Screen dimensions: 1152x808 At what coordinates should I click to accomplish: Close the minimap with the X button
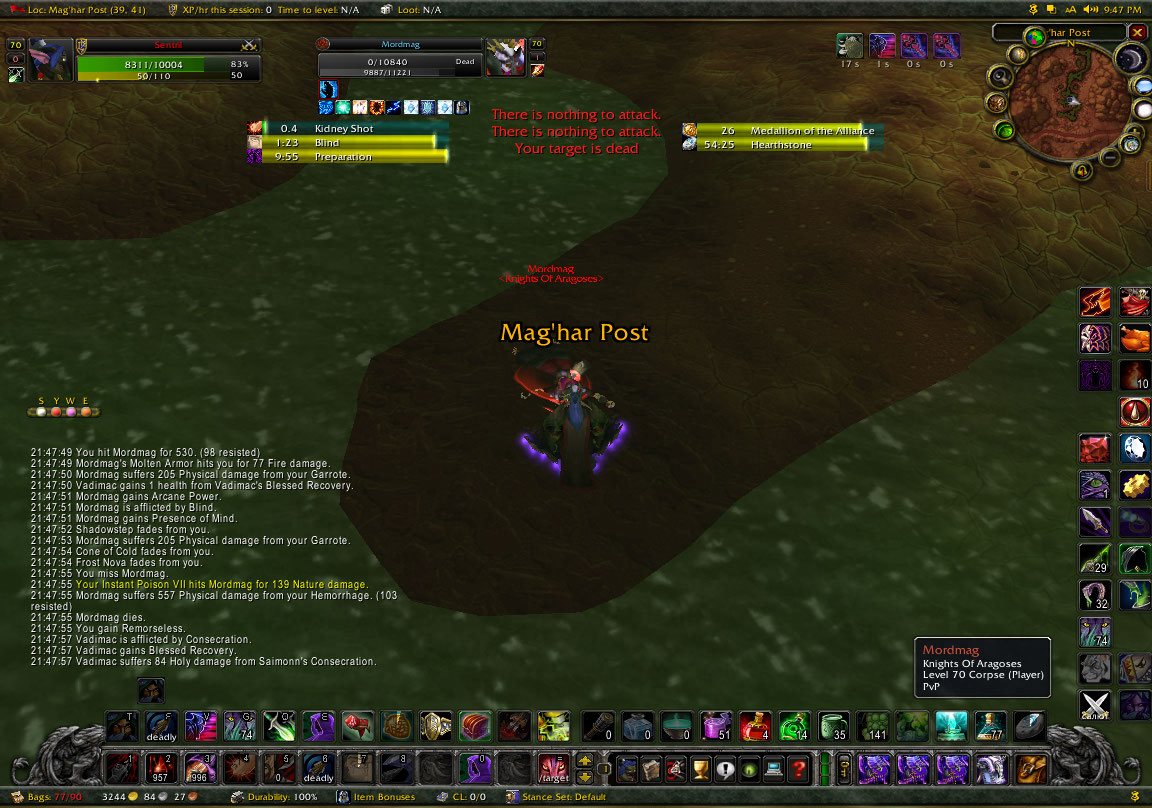coord(1137,33)
